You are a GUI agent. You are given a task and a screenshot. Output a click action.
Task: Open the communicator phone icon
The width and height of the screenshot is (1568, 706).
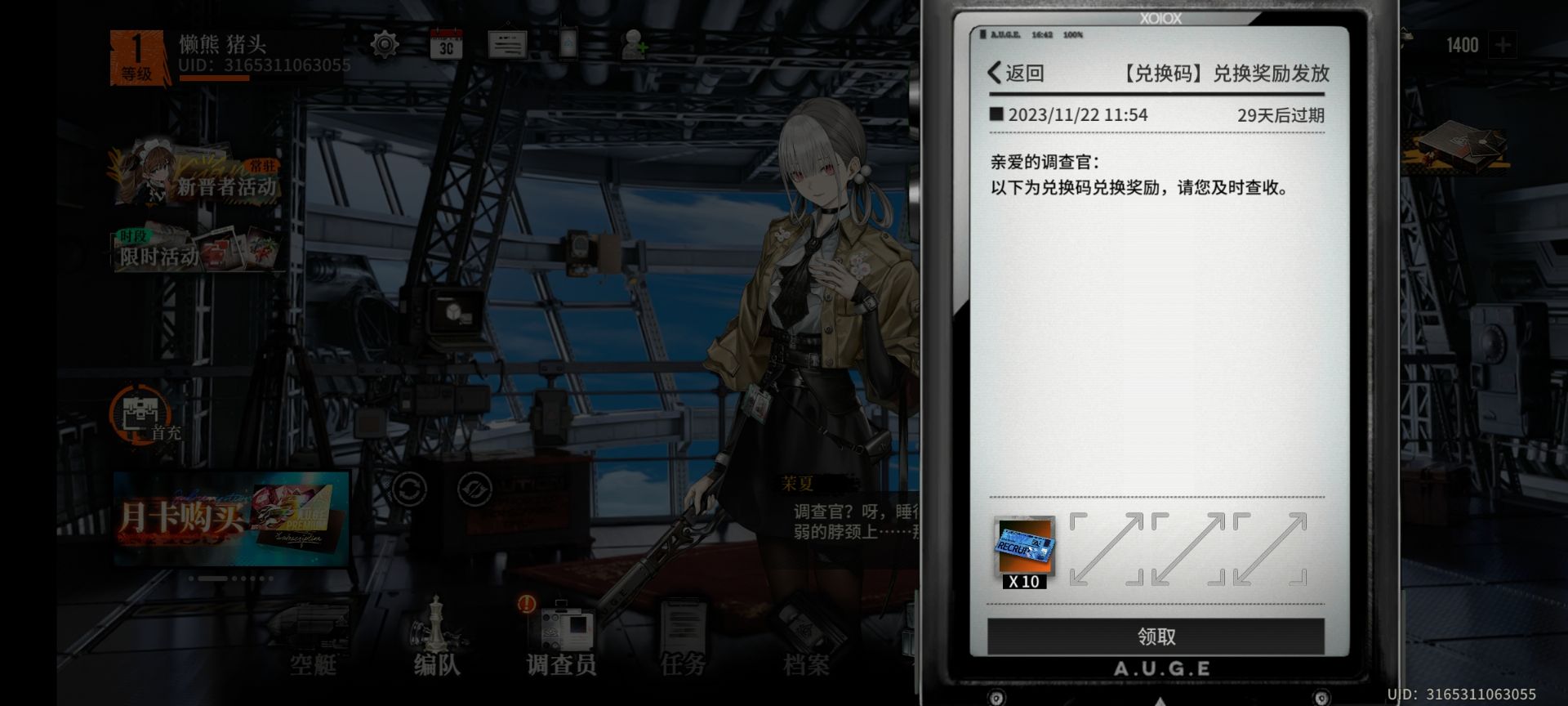point(569,45)
